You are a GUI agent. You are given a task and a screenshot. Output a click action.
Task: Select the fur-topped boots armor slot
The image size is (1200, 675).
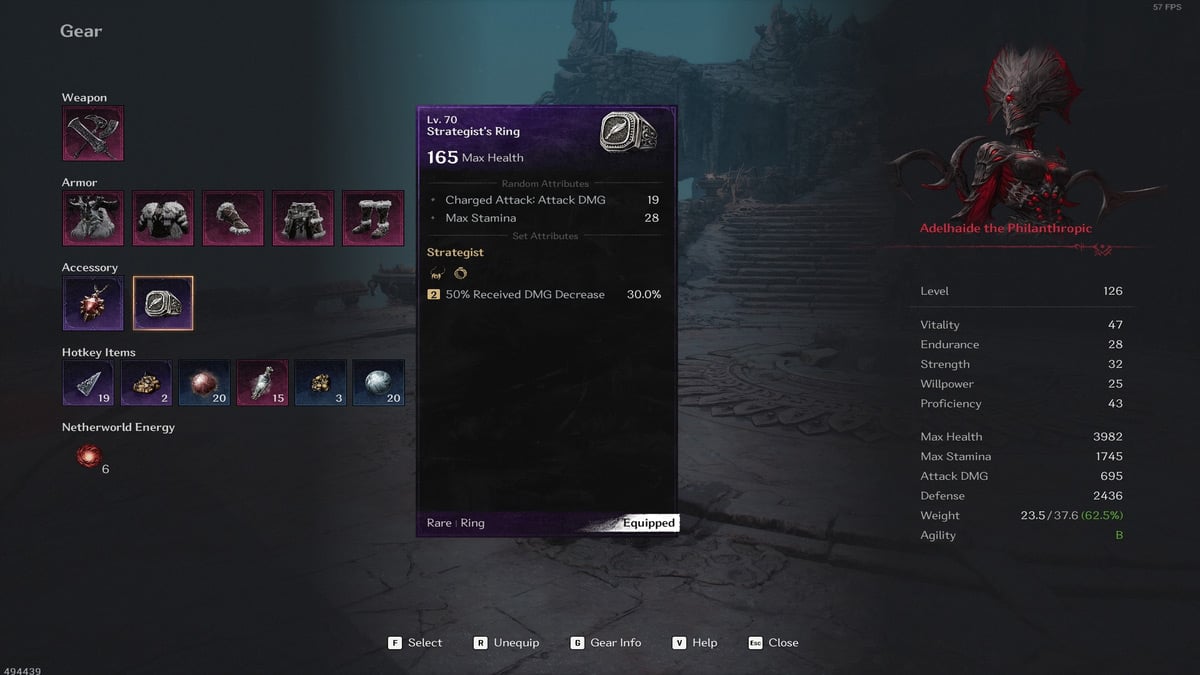pyautogui.click(x=373, y=218)
